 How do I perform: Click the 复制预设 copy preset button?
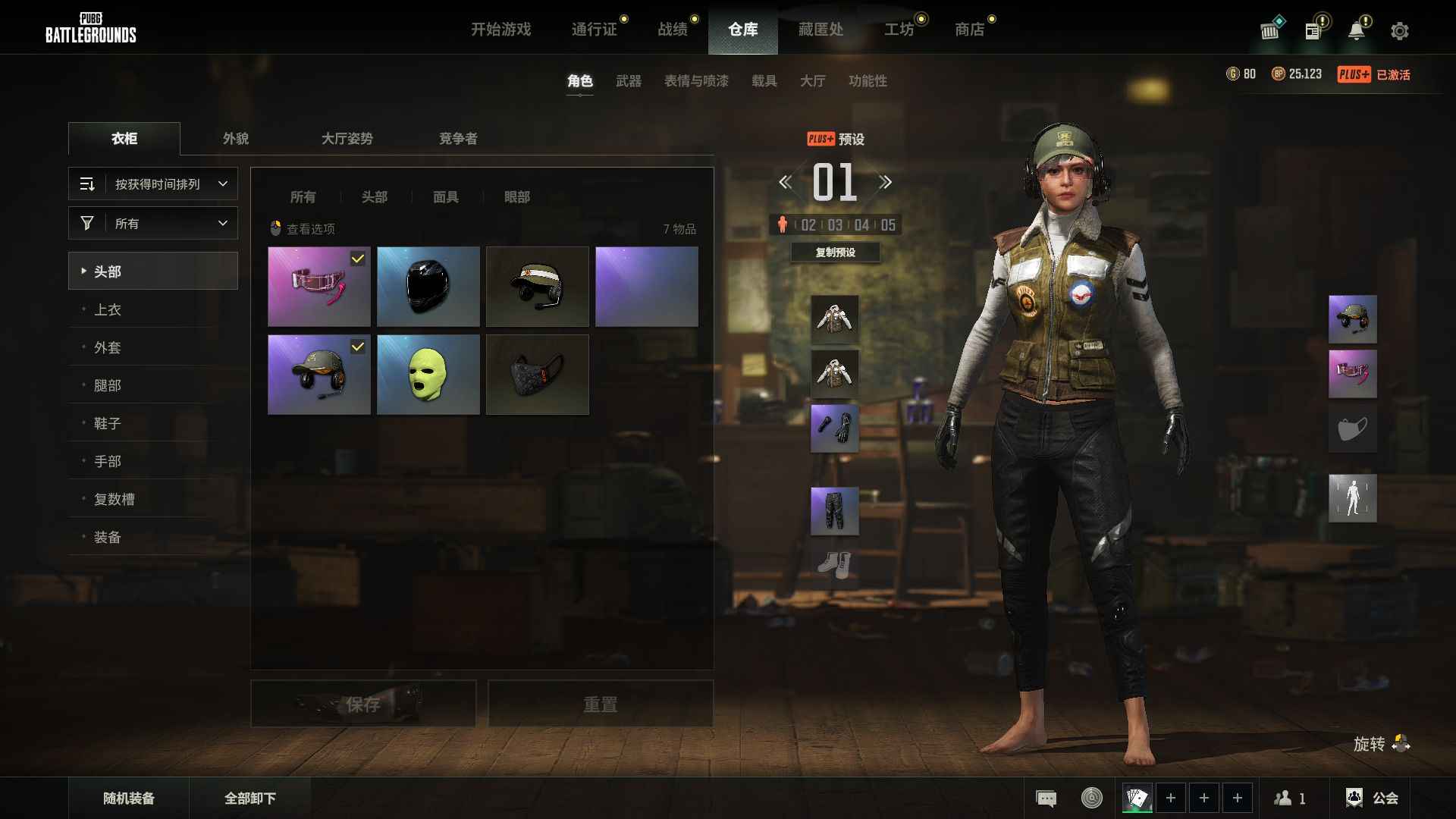pos(835,253)
